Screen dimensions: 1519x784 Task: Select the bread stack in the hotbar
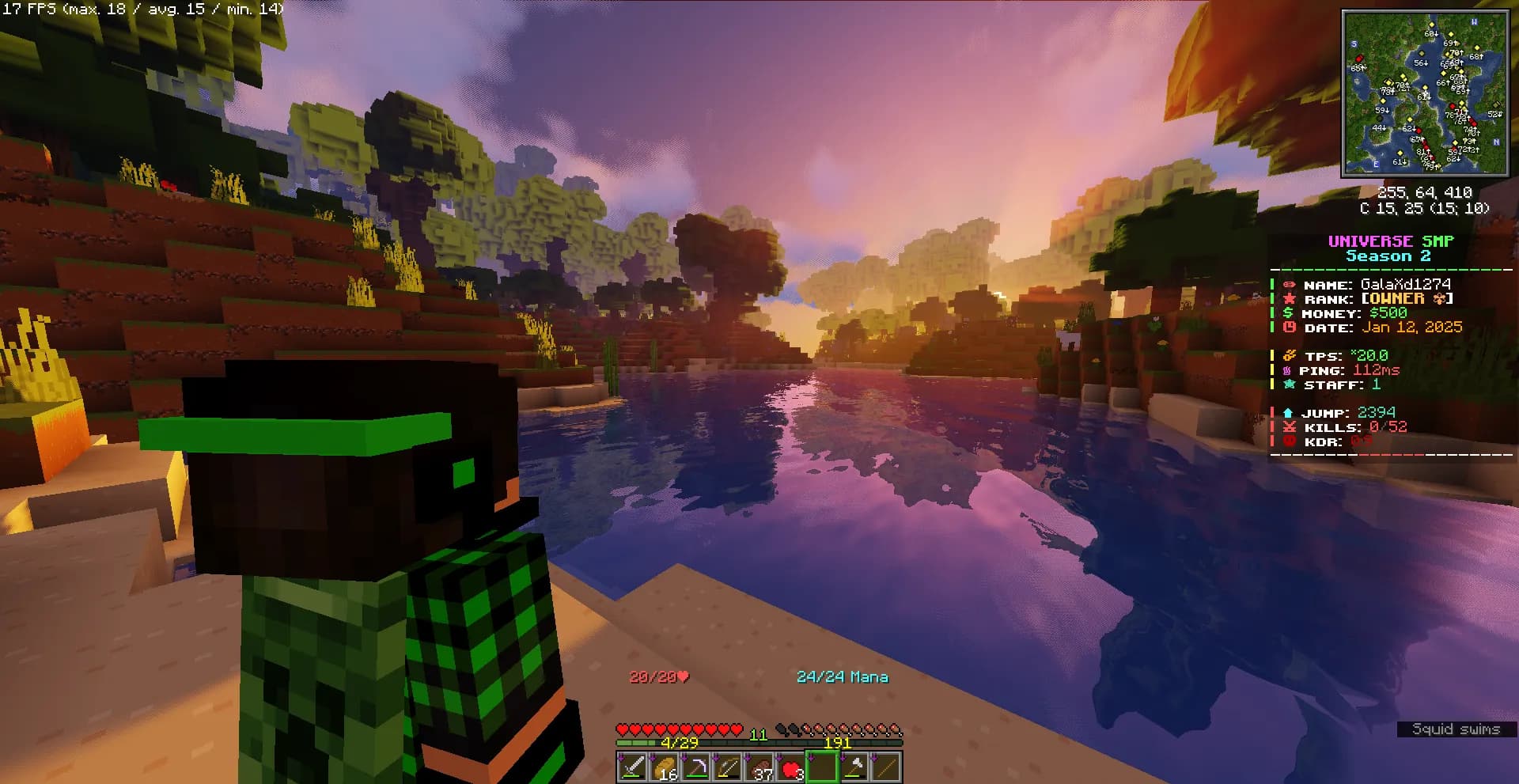[664, 767]
